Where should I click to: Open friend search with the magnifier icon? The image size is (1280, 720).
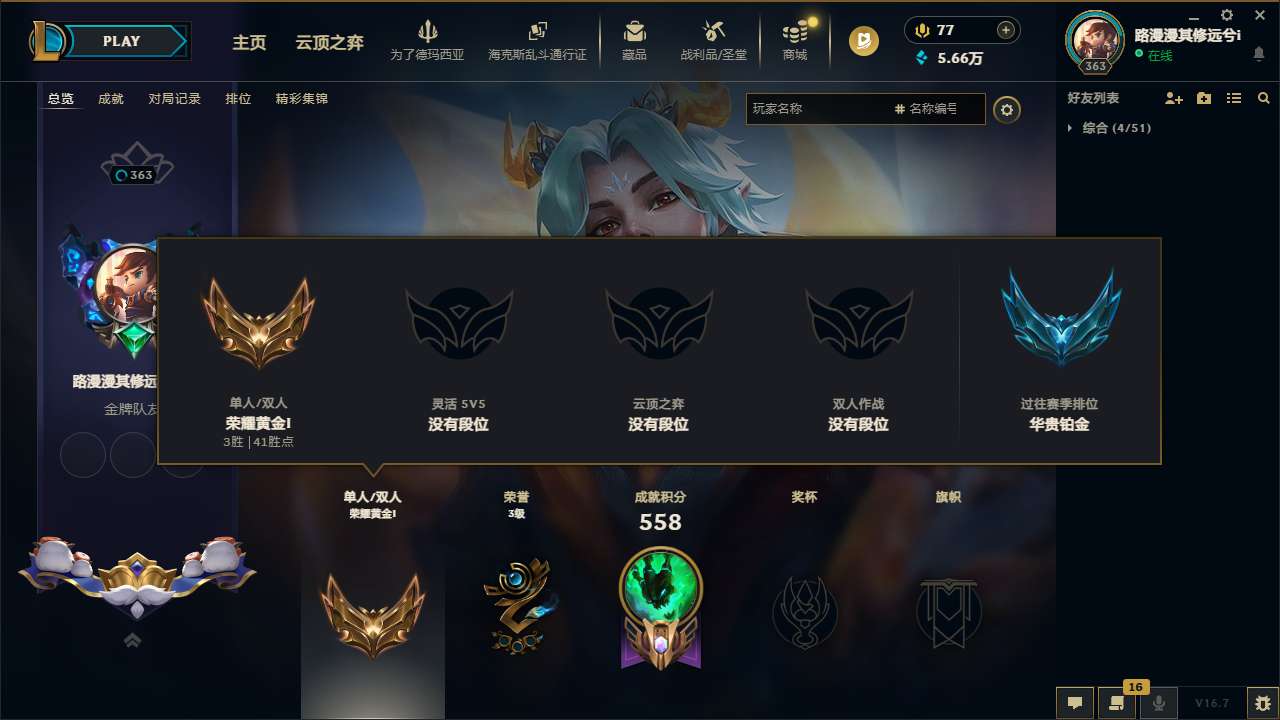pos(1264,98)
